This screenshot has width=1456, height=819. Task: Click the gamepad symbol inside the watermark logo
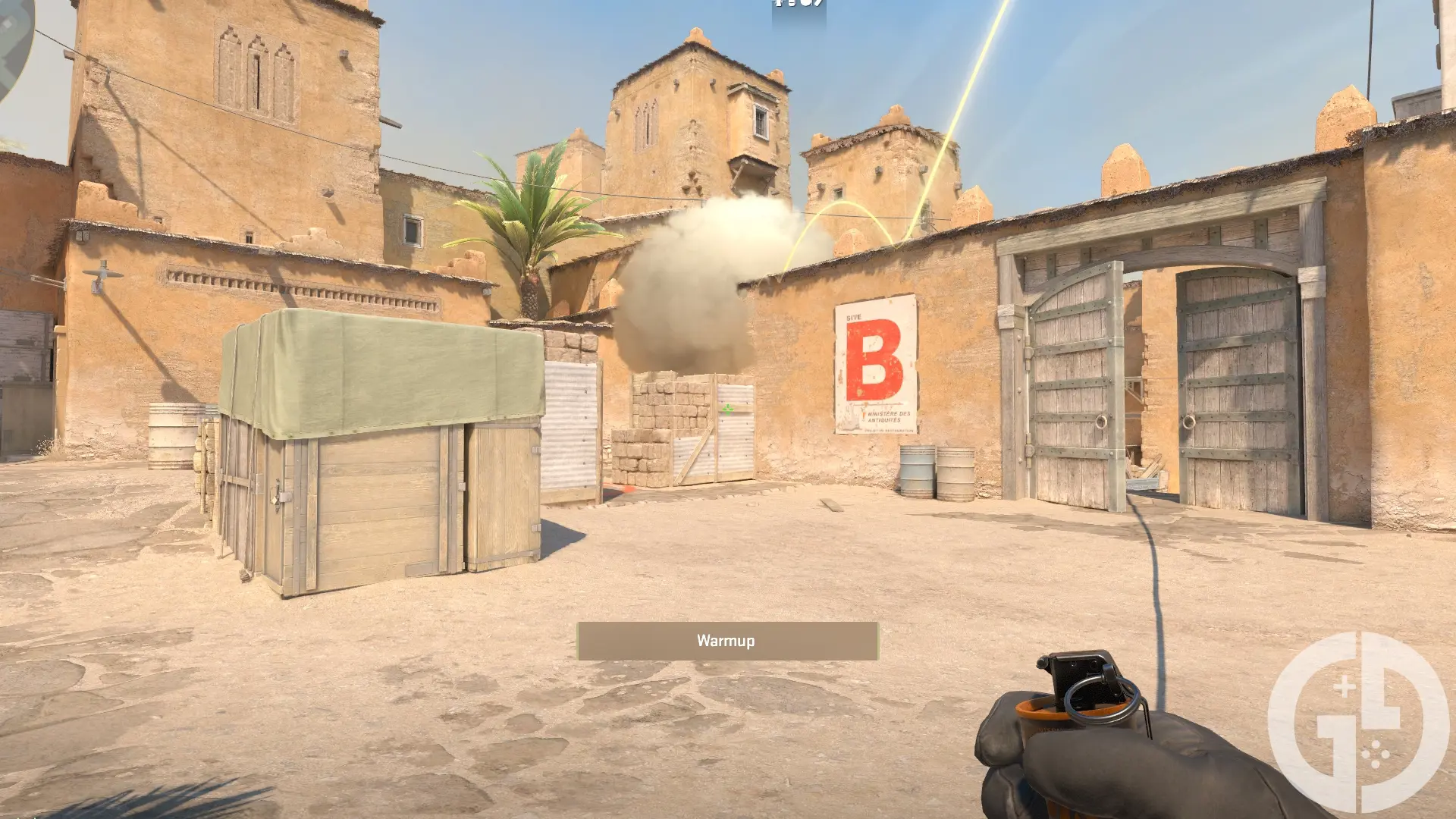(1376, 755)
